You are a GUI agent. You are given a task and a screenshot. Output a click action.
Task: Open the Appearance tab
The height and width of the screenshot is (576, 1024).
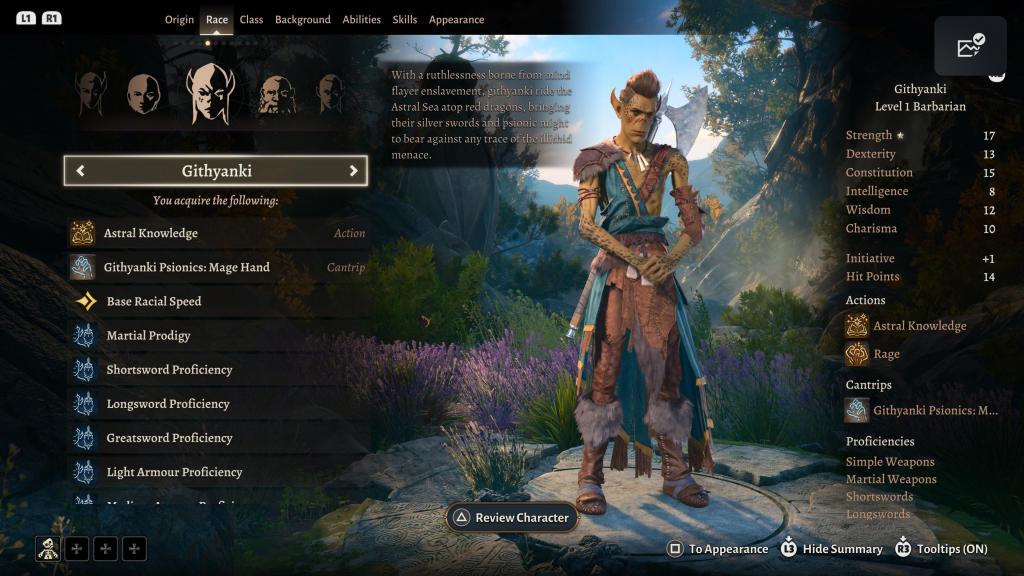[x=456, y=20]
